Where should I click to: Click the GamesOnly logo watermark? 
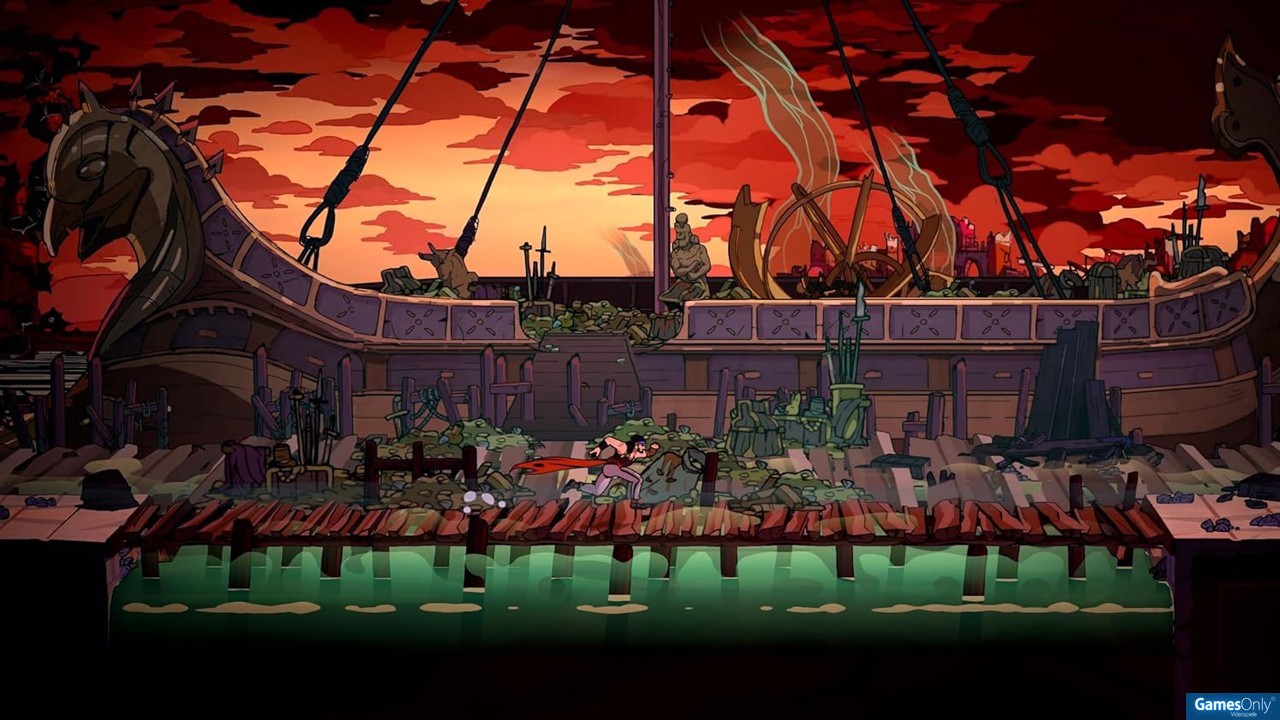[1232, 706]
